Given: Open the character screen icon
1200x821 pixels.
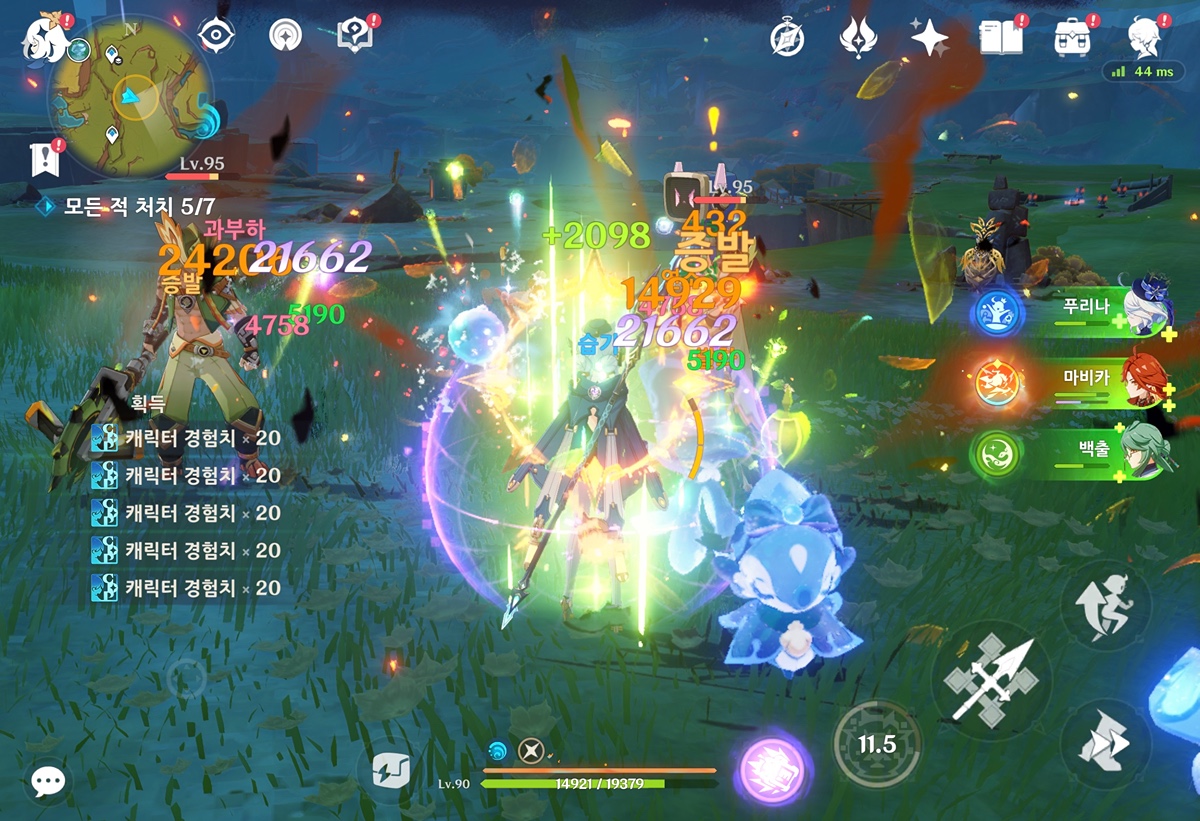Looking at the screenshot, I should pyautogui.click(x=1143, y=38).
